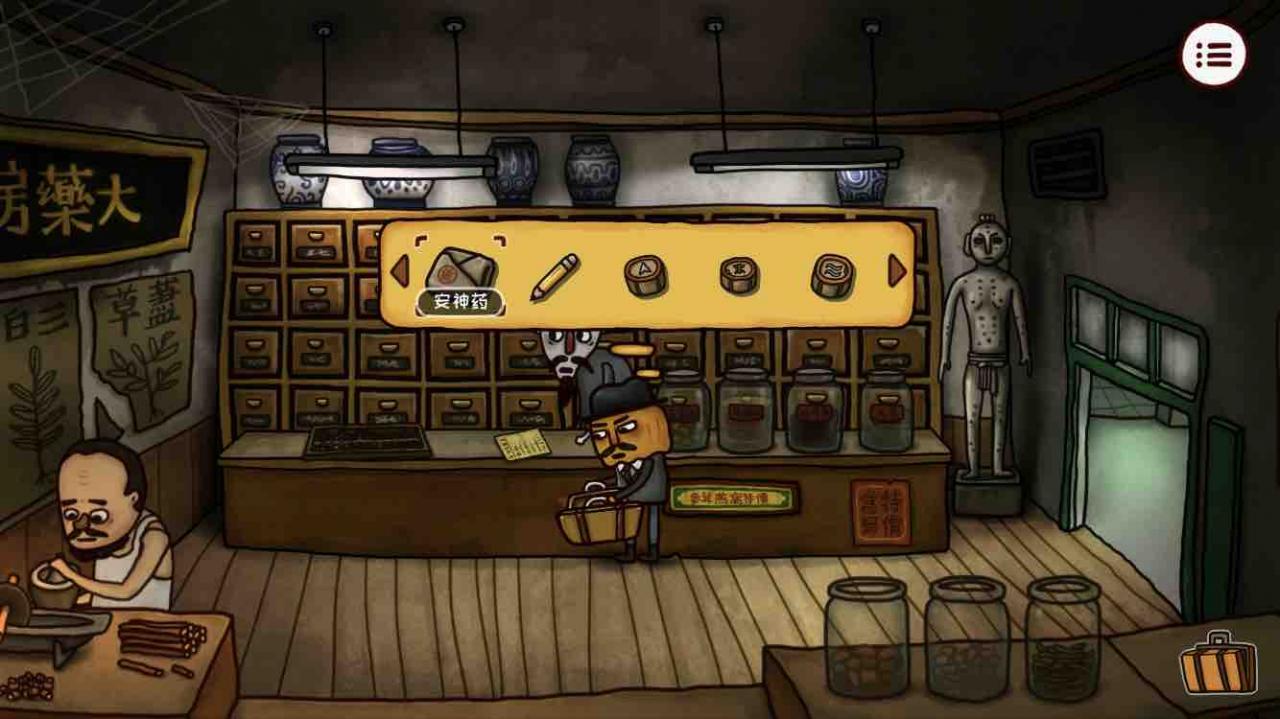Show previous inventory items with left arrow
The height and width of the screenshot is (719, 1280).
coord(399,271)
